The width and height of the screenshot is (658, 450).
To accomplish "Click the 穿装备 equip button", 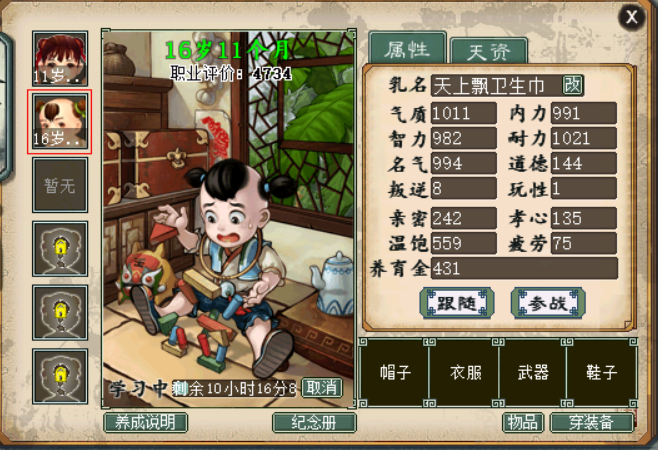I will (593, 422).
